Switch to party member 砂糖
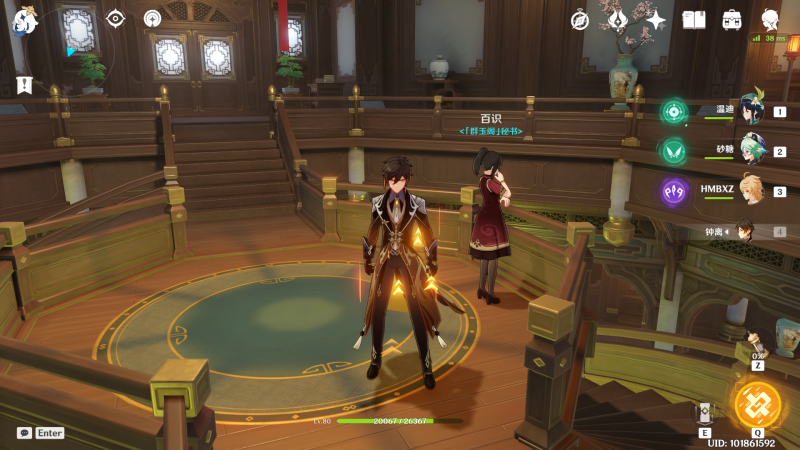800x450 pixels. [x=751, y=149]
